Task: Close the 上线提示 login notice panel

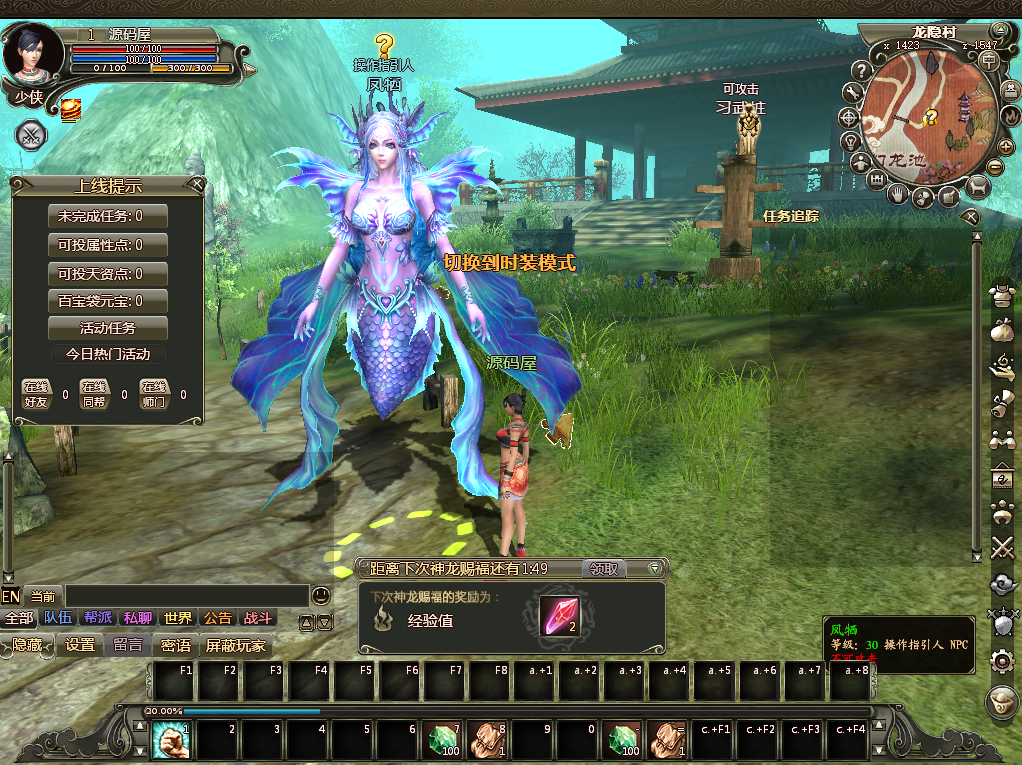Action: pyautogui.click(x=197, y=185)
